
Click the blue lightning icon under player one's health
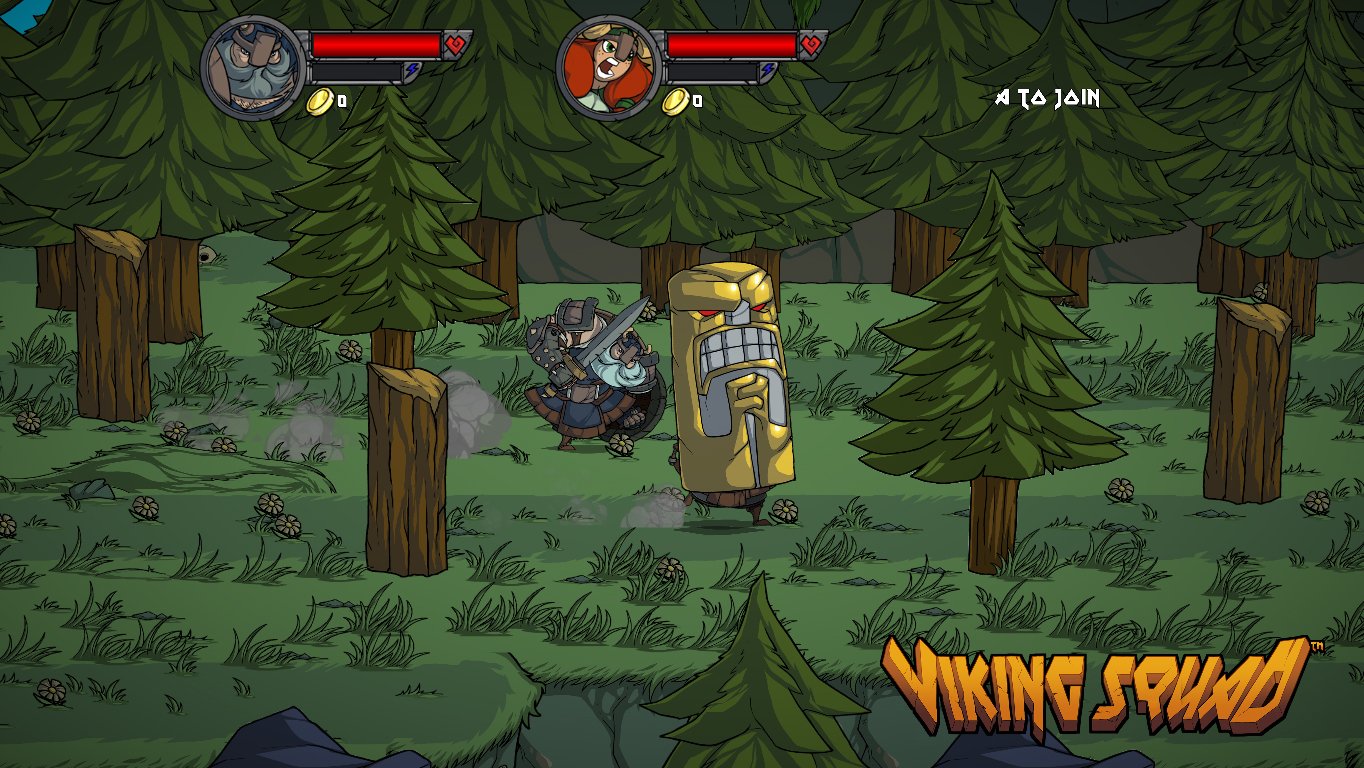pos(412,70)
